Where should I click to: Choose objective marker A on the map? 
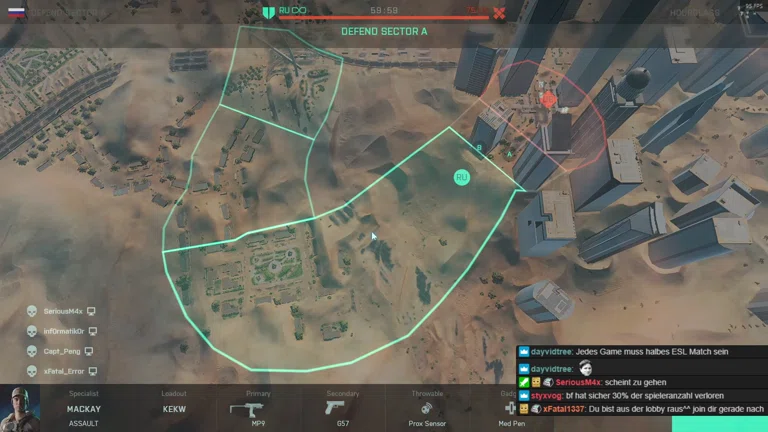509,154
